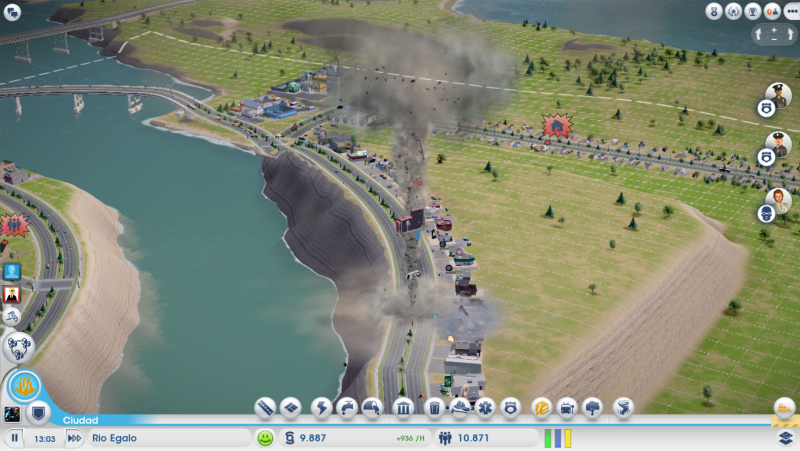Pause the simulation
This screenshot has height=451, width=800.
pos(15,438)
